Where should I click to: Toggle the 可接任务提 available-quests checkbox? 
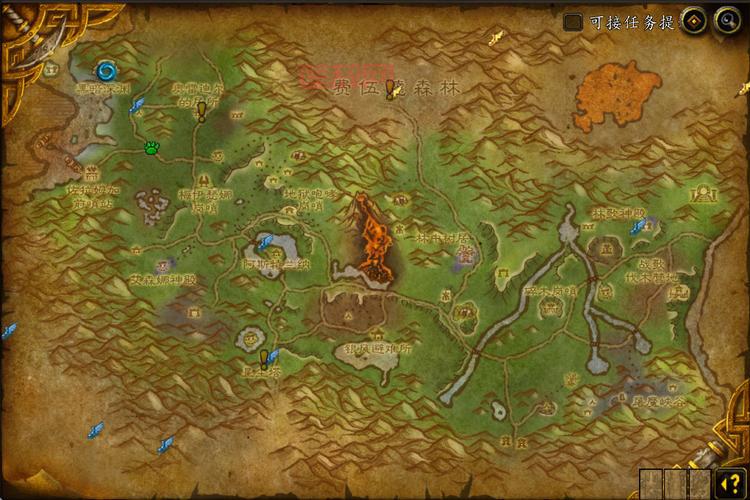(x=573, y=22)
